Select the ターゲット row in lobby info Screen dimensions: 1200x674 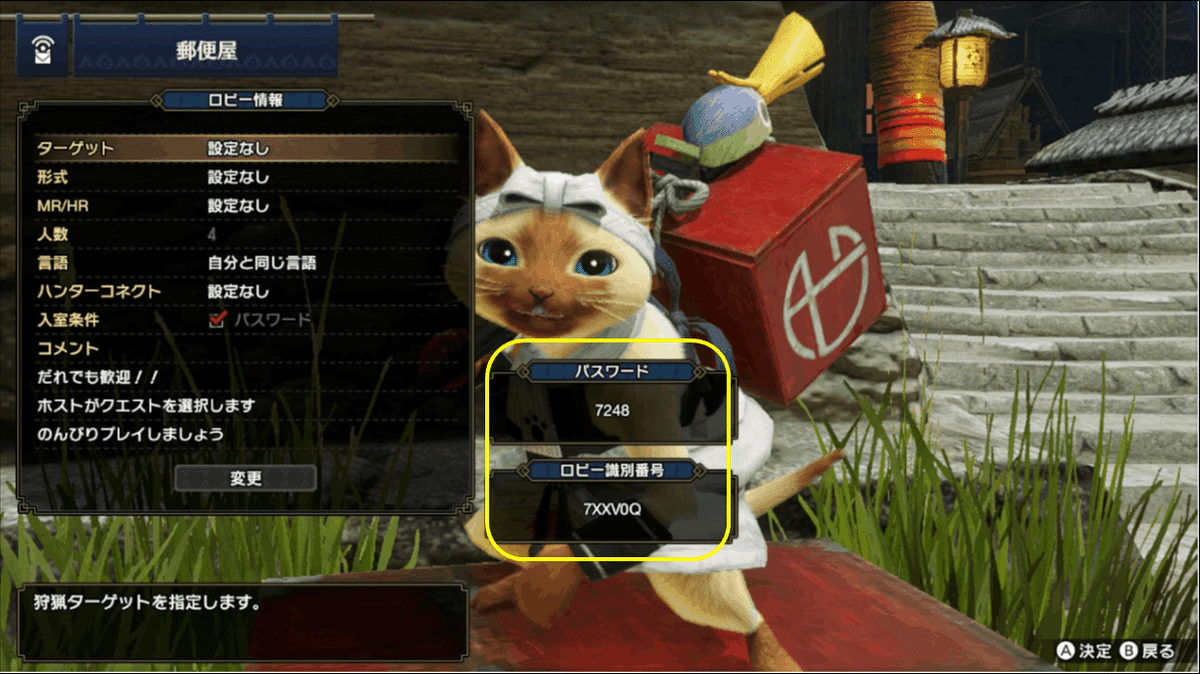tap(245, 149)
